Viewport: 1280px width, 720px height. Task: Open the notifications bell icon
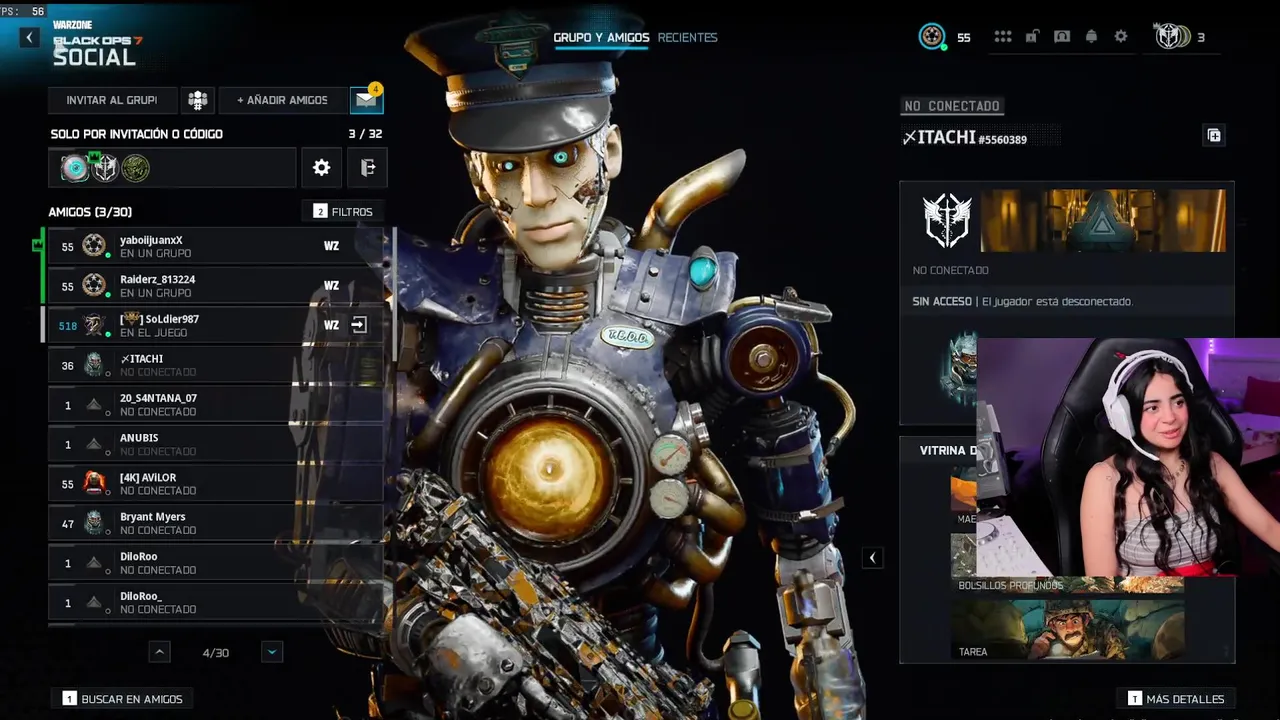[1091, 37]
